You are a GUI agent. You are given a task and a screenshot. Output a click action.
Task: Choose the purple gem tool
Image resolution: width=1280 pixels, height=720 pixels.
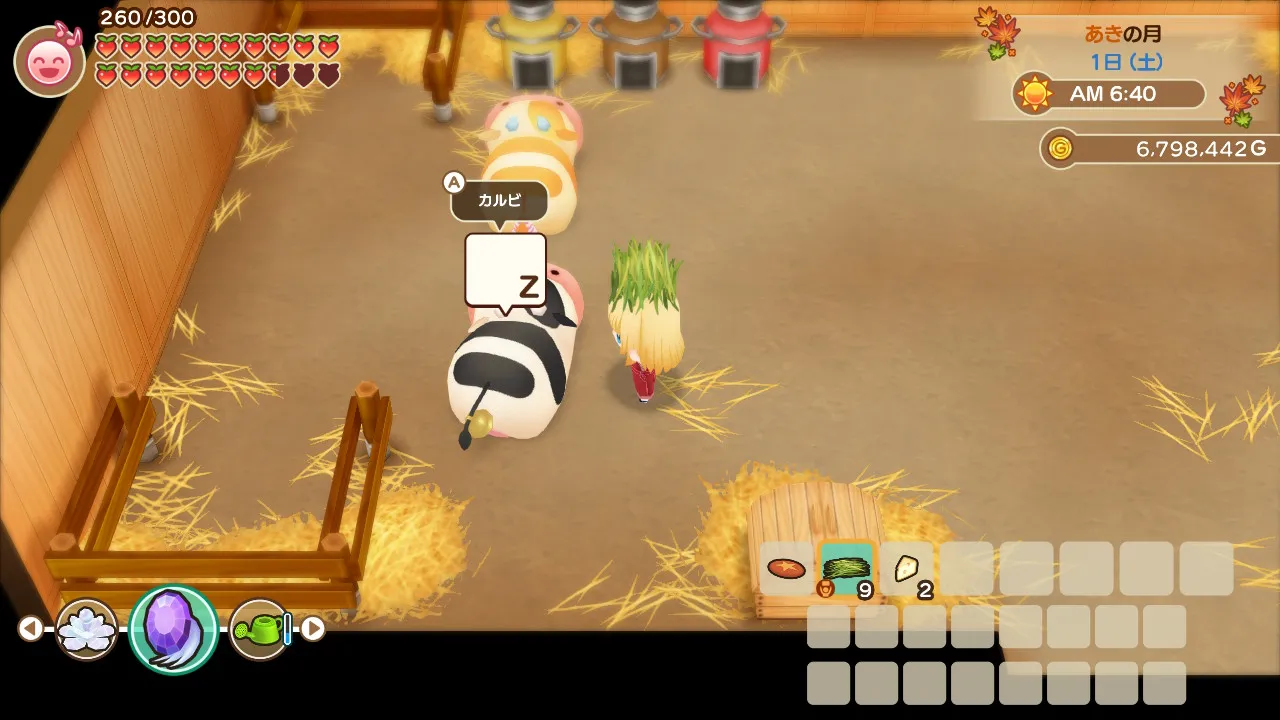(173, 629)
